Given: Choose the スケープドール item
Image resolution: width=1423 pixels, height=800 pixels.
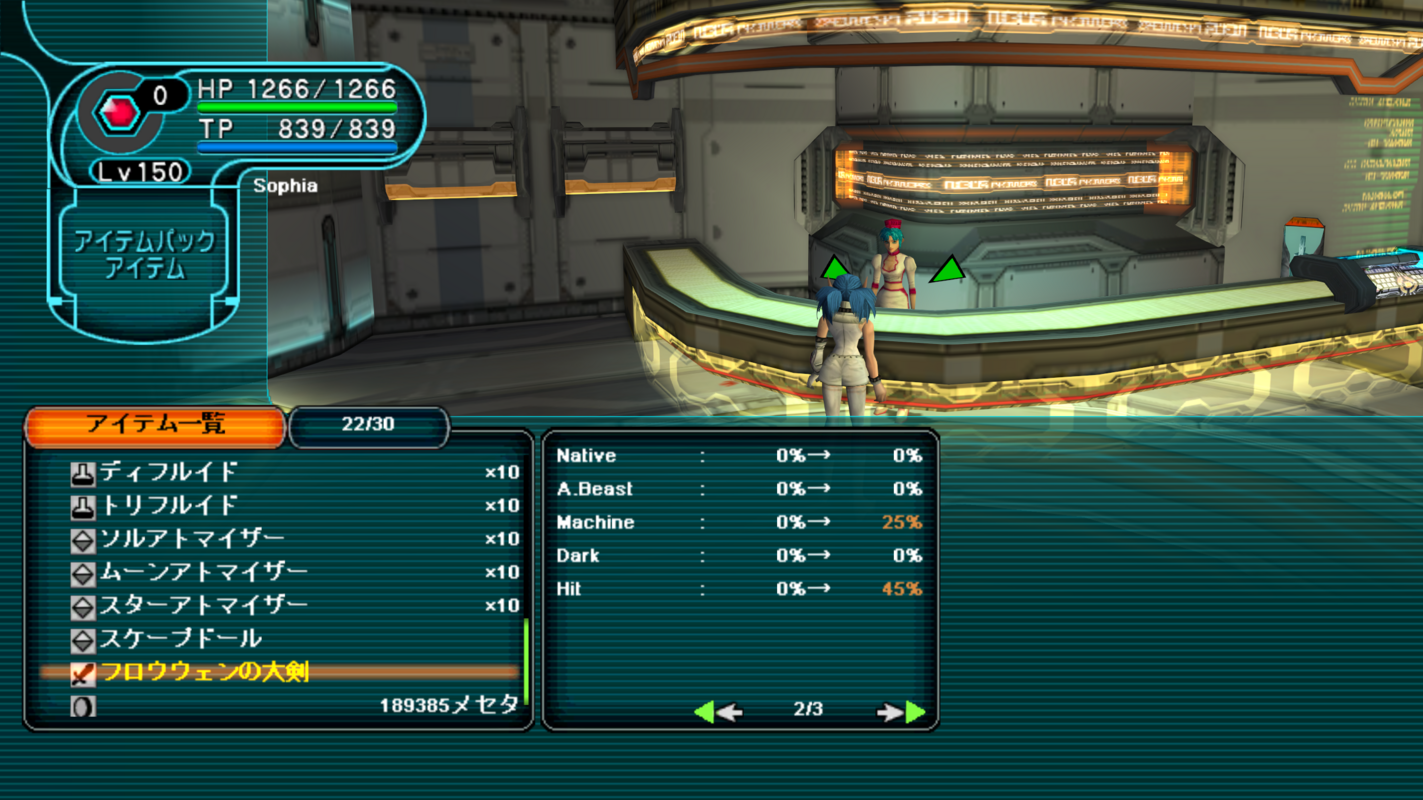Looking at the screenshot, I should click(x=280, y=639).
